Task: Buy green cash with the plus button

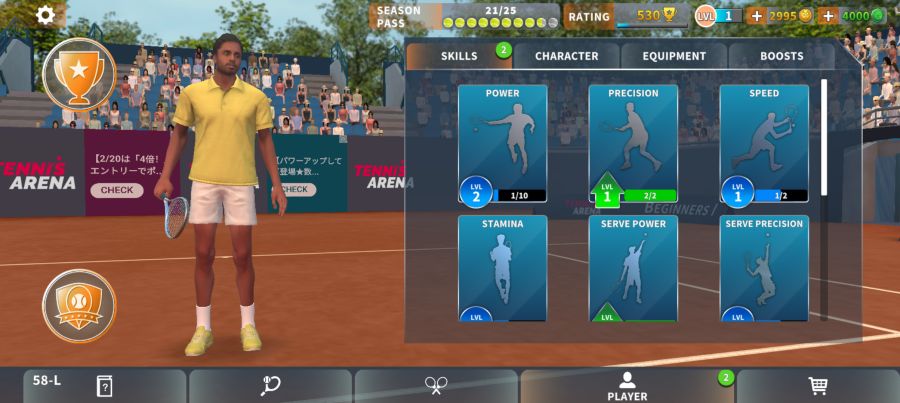Action: click(827, 16)
